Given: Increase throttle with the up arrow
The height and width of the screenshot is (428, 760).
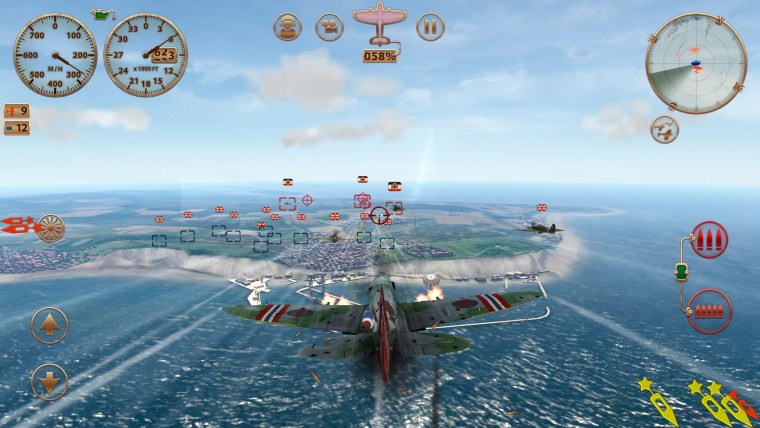Looking at the screenshot, I should click(49, 325).
